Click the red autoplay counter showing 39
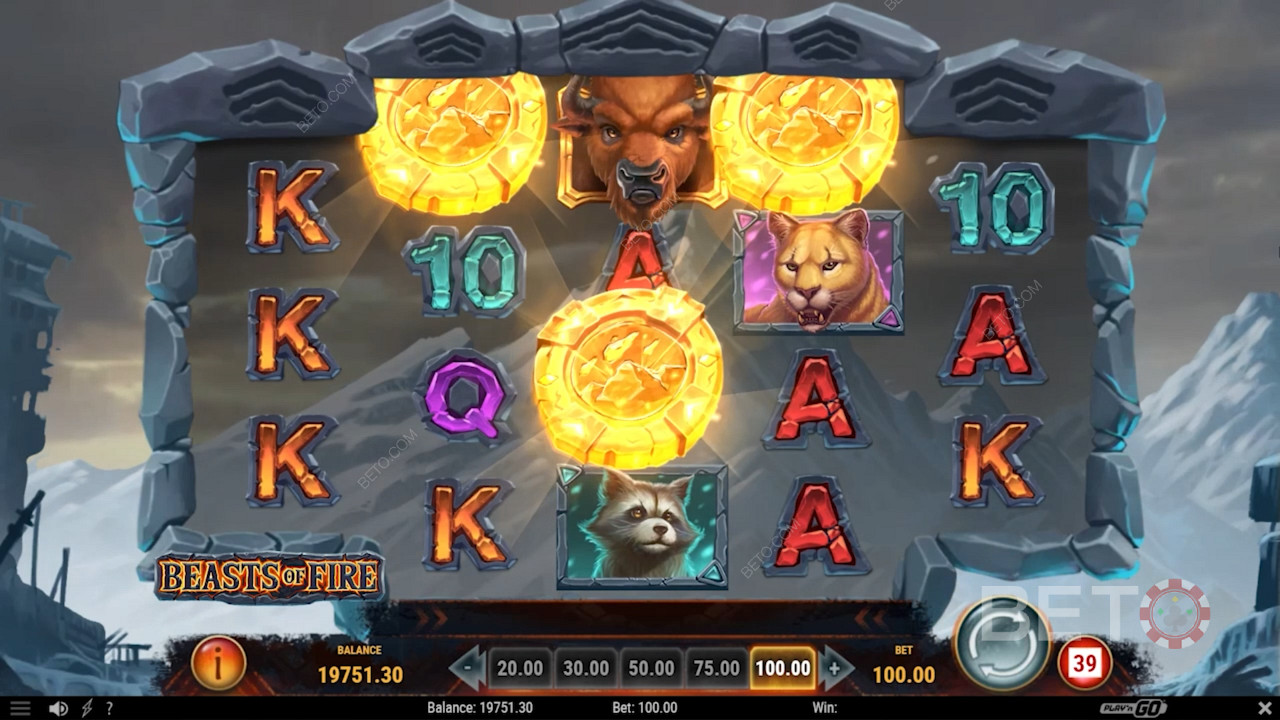 pyautogui.click(x=1084, y=662)
